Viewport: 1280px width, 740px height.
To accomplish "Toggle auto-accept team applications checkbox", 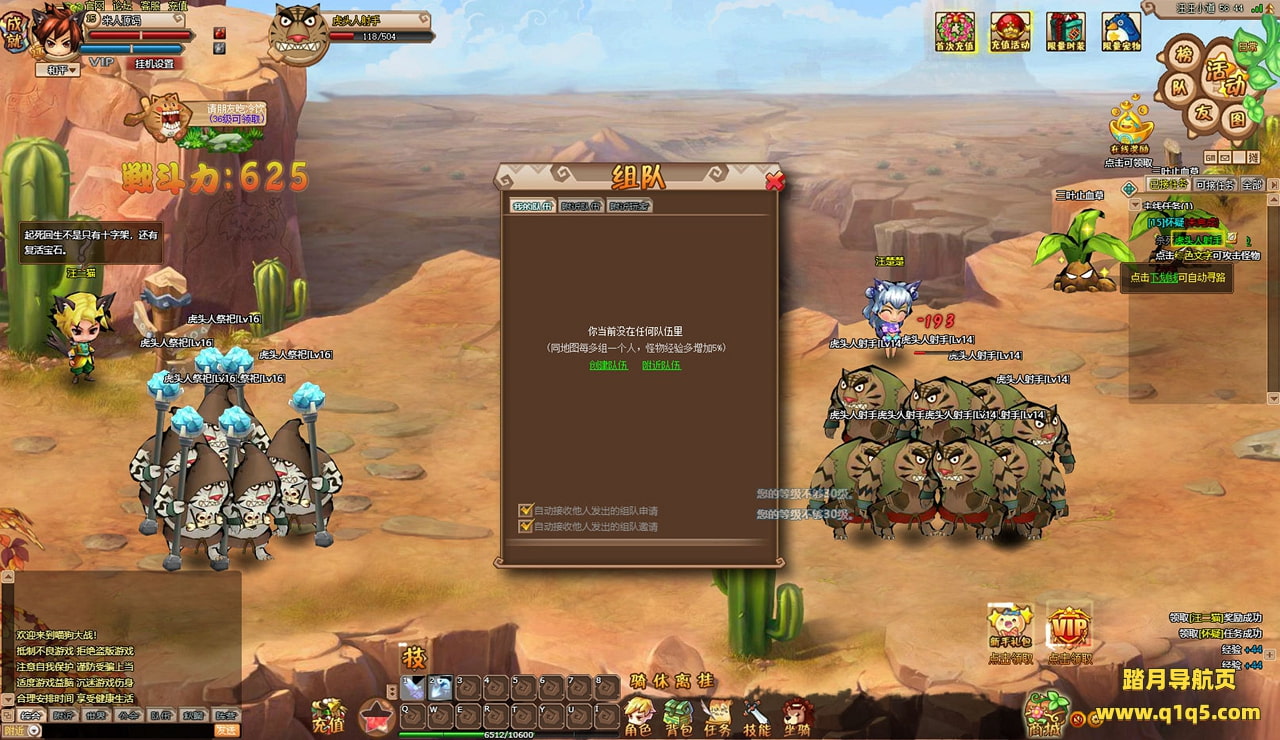I will (x=525, y=510).
